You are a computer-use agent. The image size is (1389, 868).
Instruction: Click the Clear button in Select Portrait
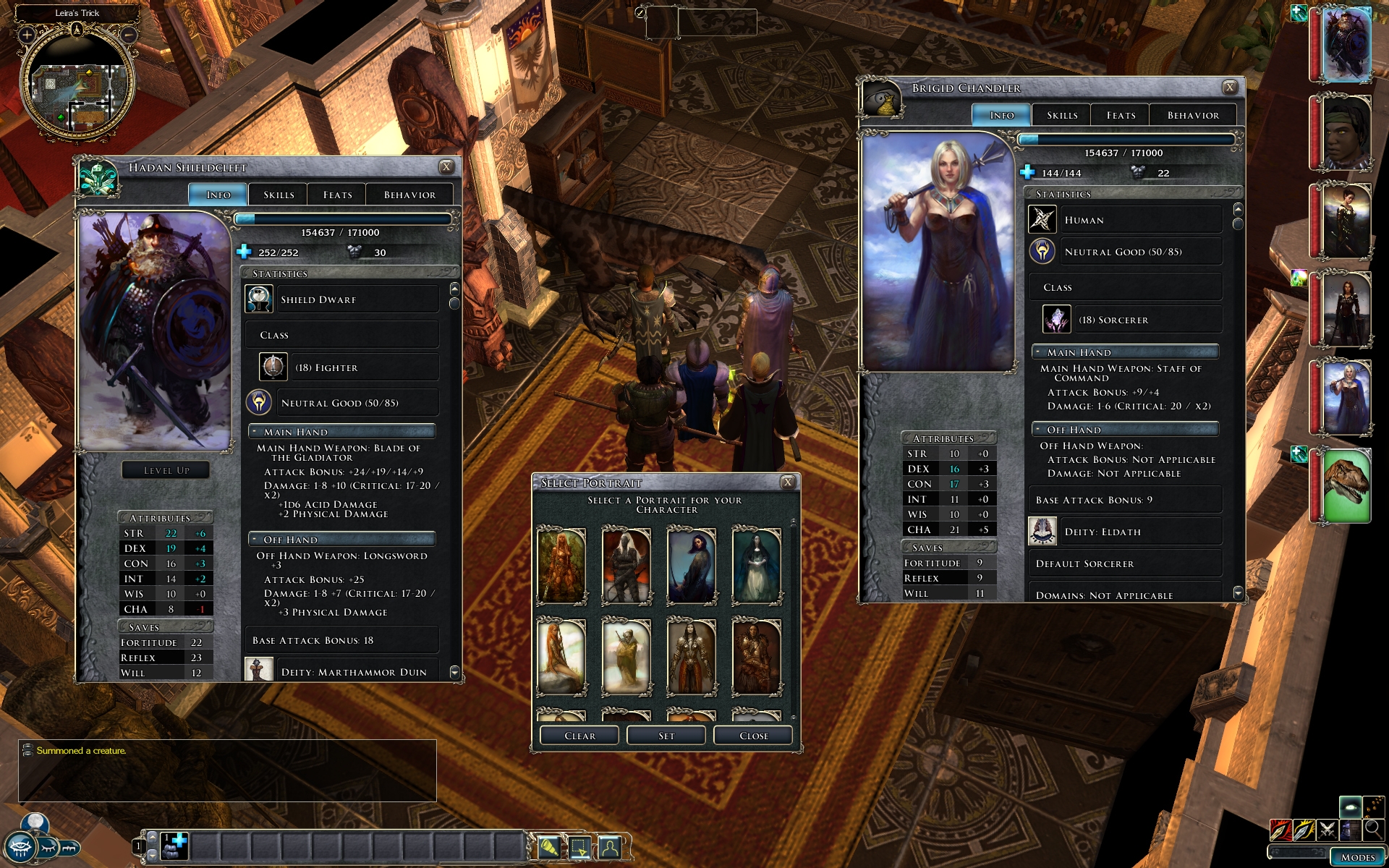click(579, 736)
